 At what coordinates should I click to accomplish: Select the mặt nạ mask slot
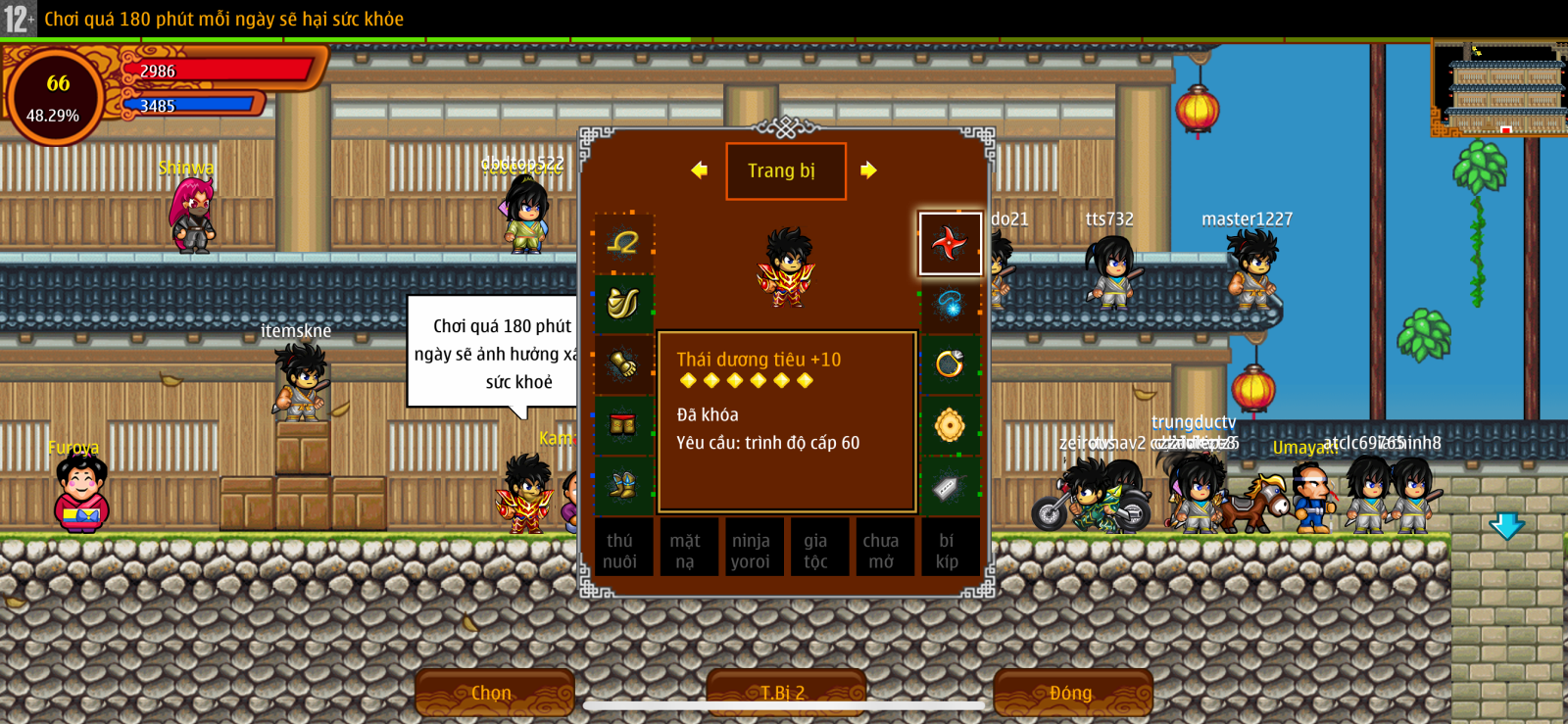(x=685, y=550)
